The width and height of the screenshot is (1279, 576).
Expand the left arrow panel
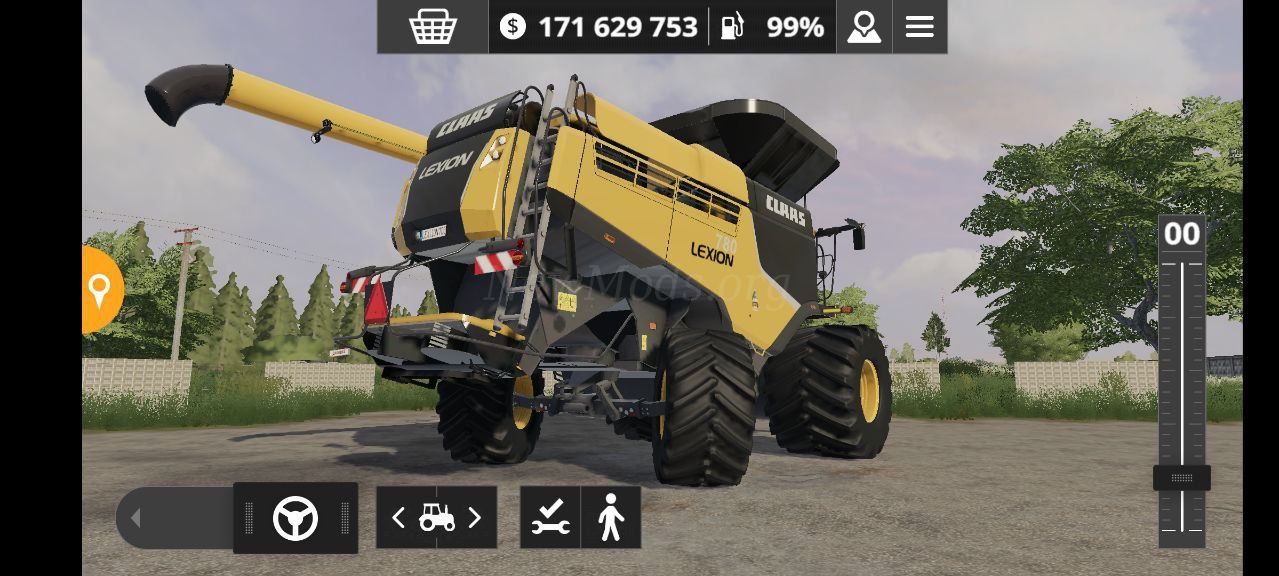tap(136, 518)
